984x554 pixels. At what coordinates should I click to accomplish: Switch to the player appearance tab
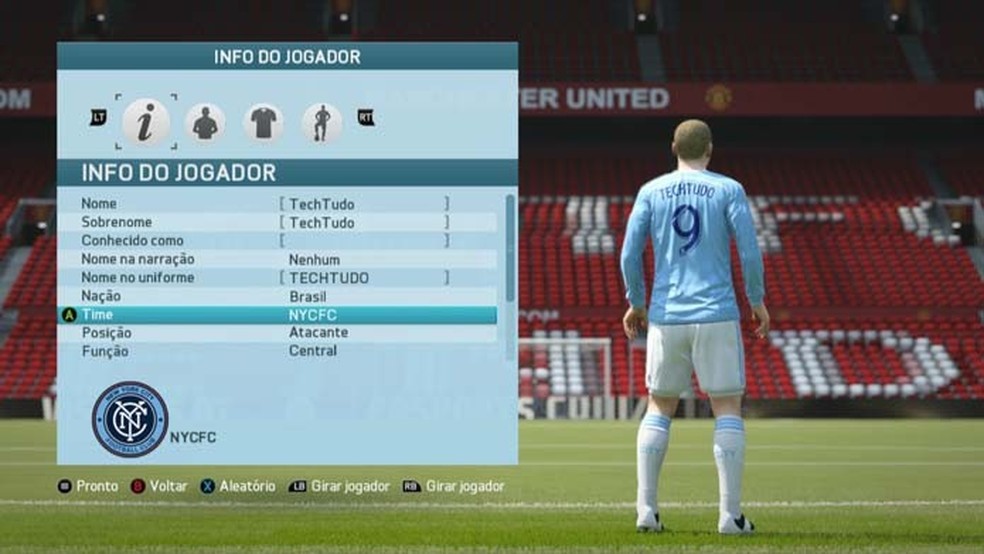pyautogui.click(x=204, y=122)
